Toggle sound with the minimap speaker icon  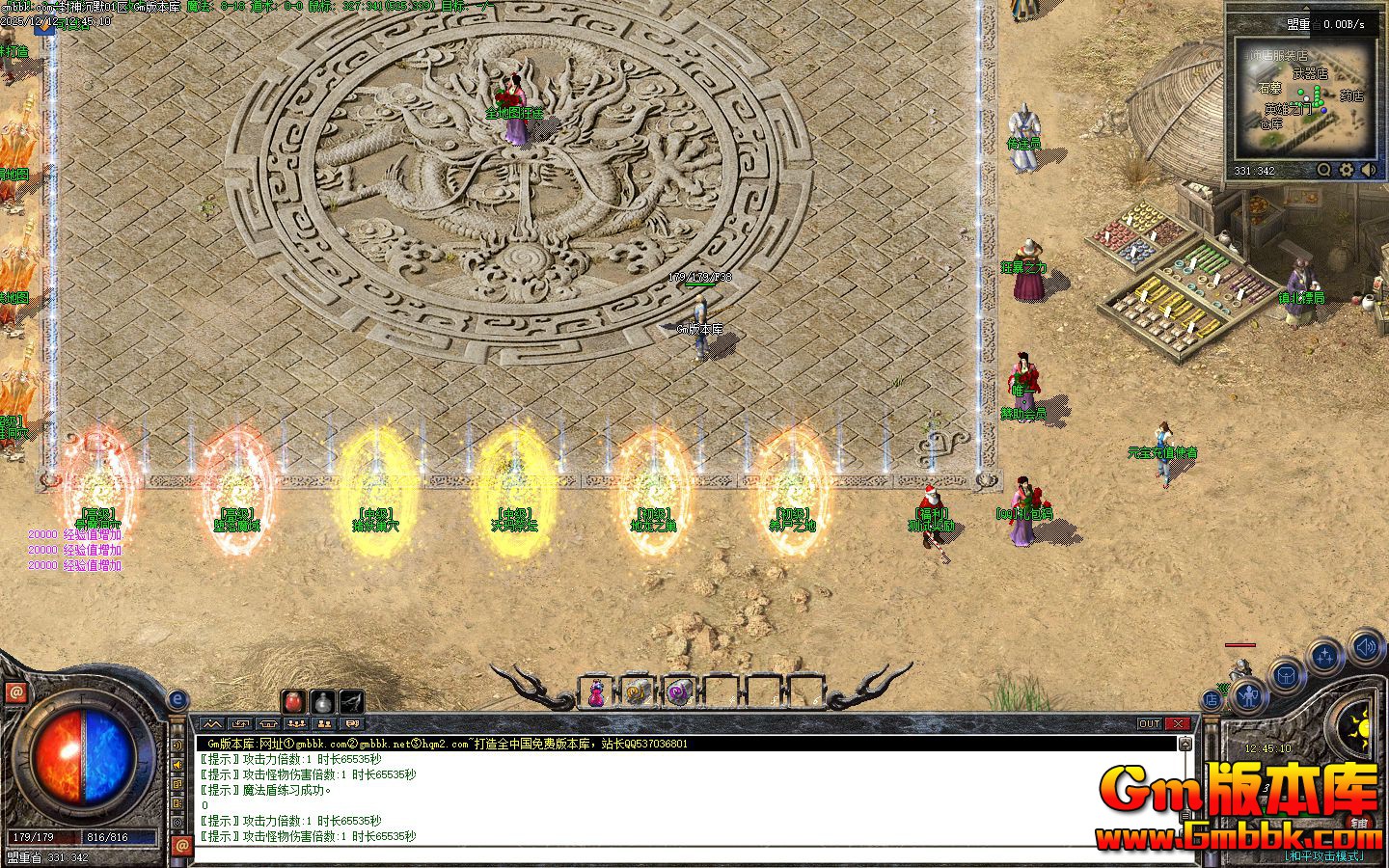(1369, 171)
